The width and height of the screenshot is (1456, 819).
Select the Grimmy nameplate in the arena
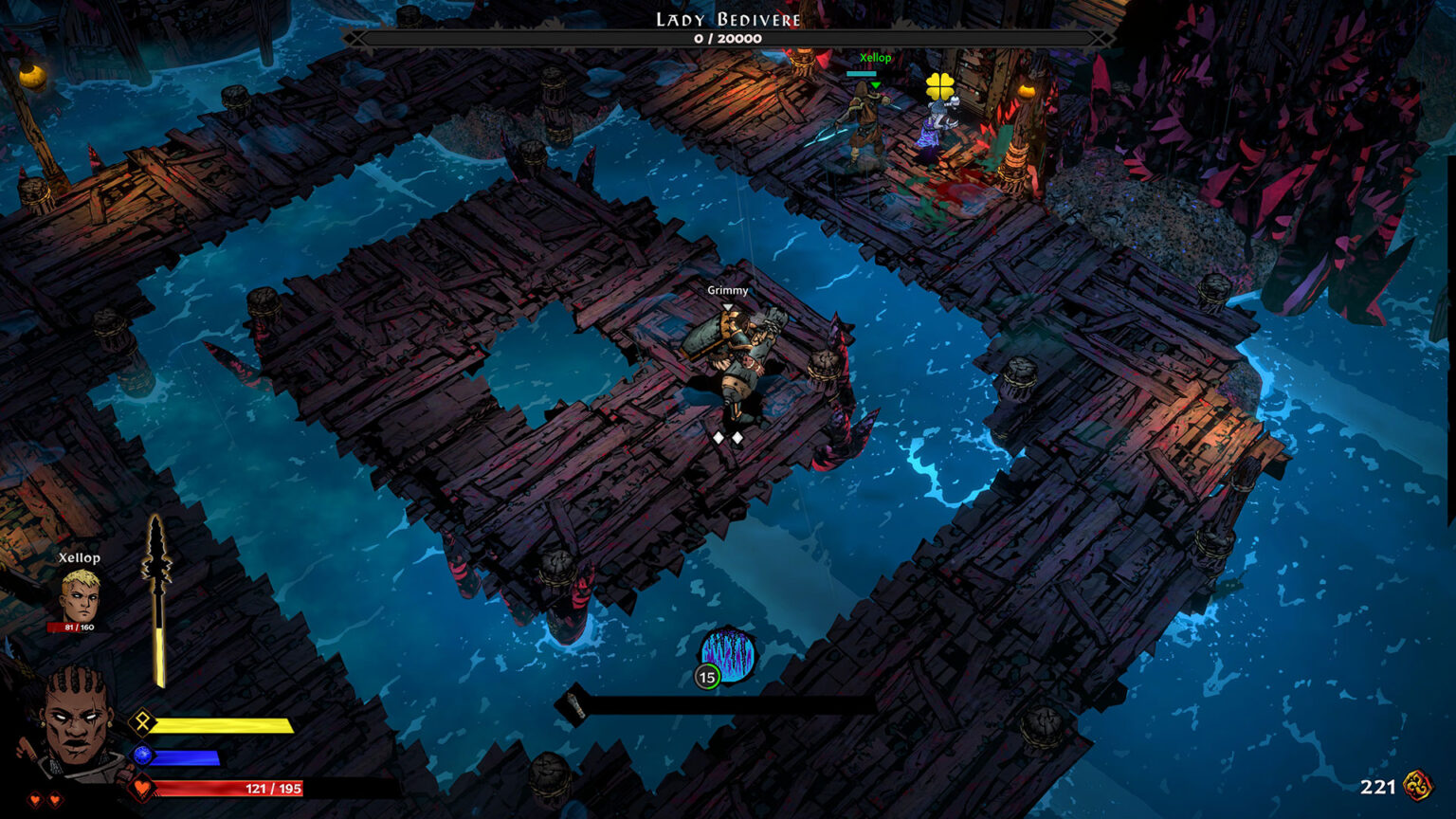click(x=727, y=290)
